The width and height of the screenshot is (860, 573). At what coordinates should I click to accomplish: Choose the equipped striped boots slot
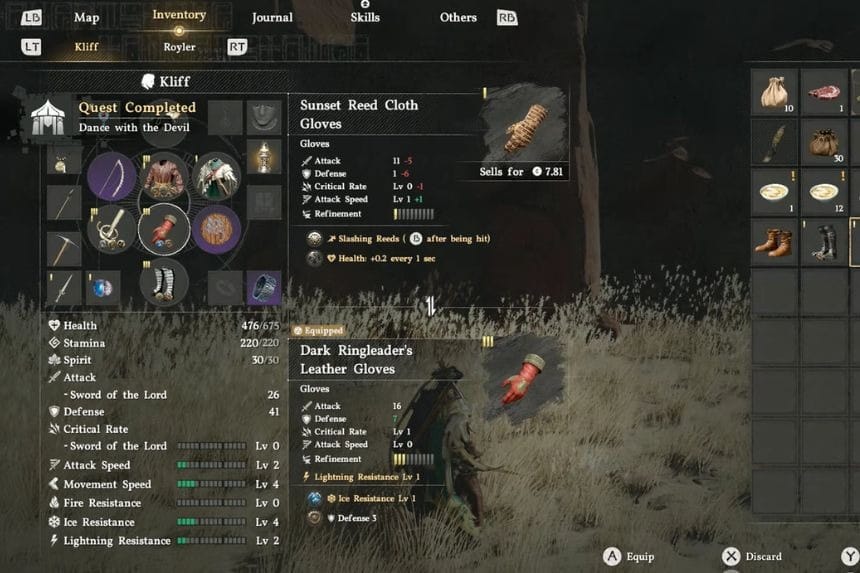(x=164, y=281)
